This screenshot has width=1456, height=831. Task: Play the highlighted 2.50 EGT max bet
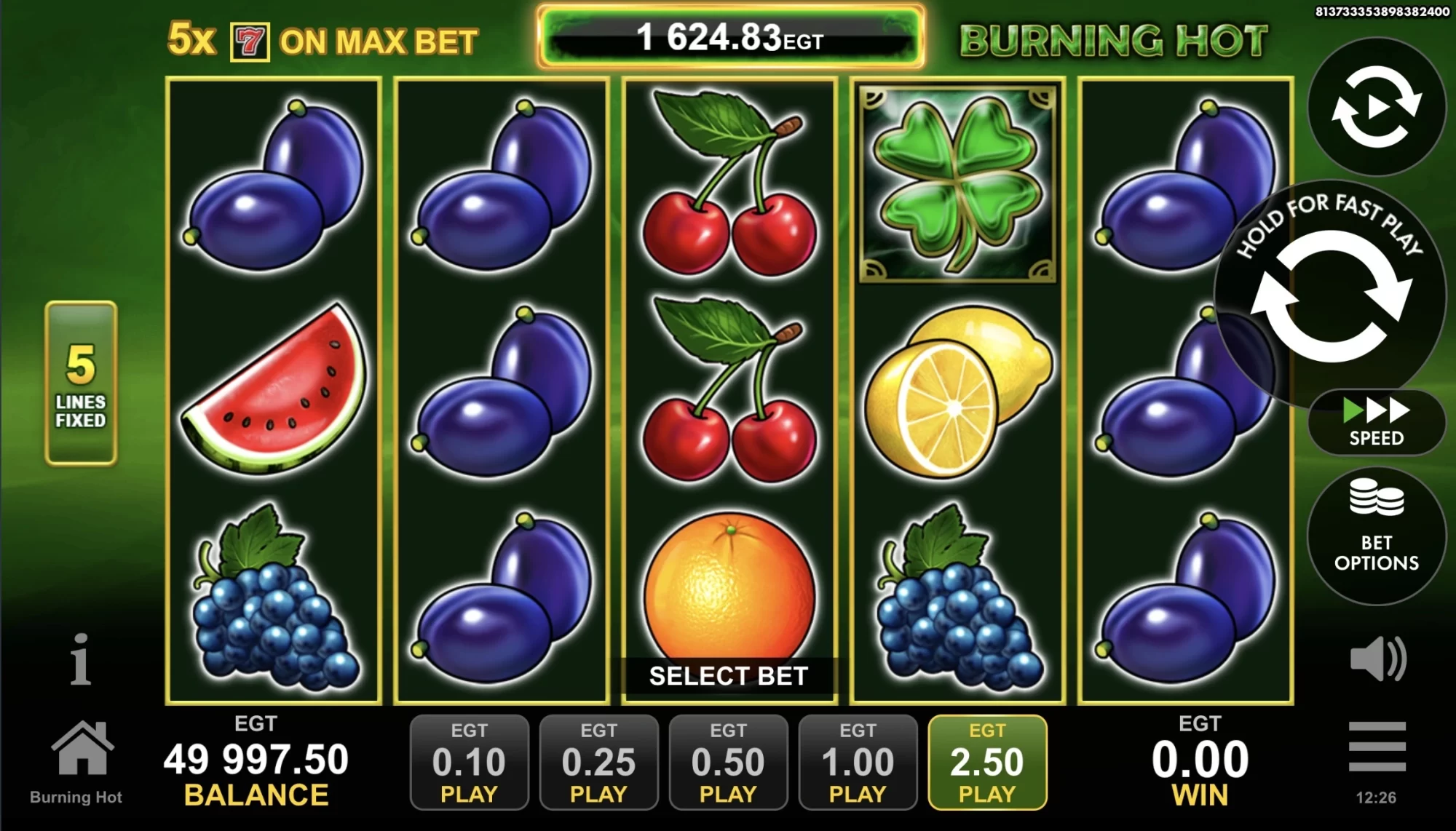(x=987, y=762)
